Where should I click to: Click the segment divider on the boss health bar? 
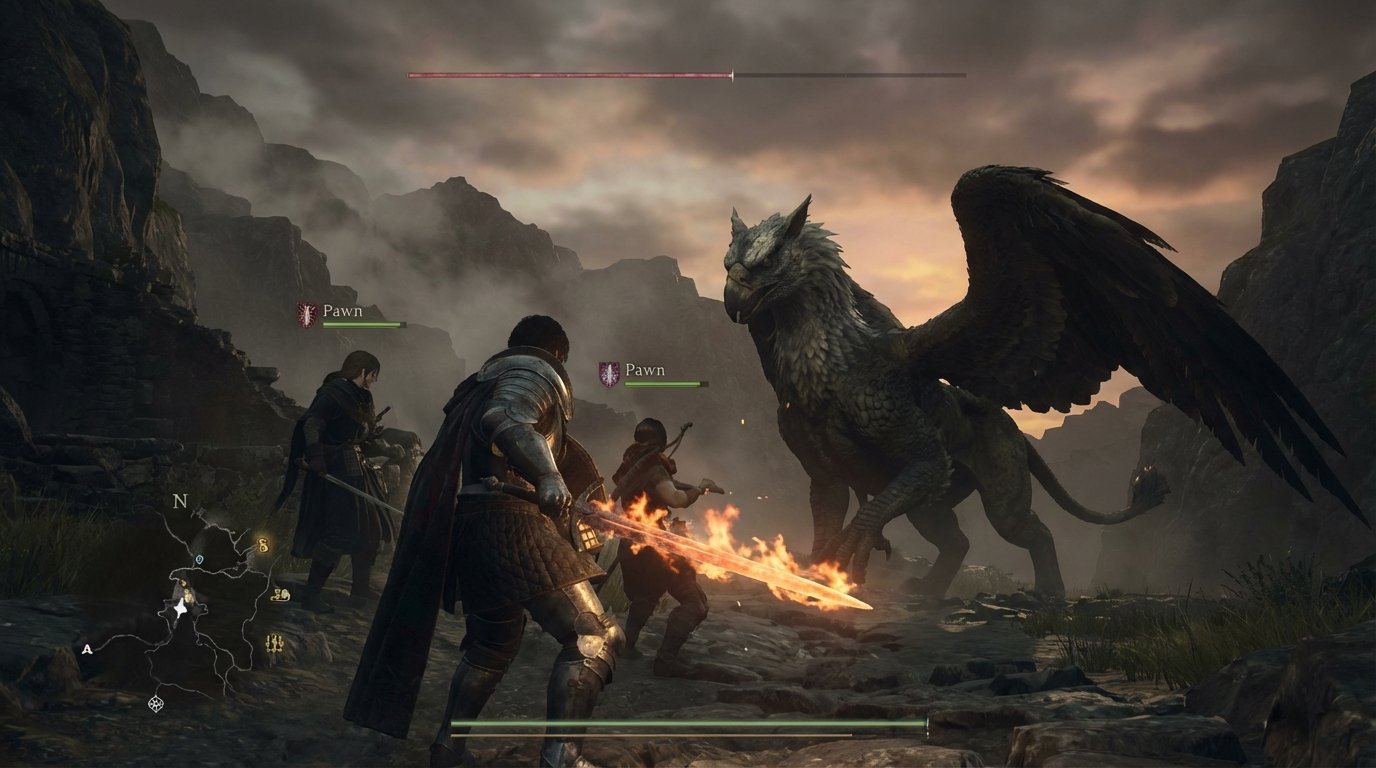tap(731, 73)
